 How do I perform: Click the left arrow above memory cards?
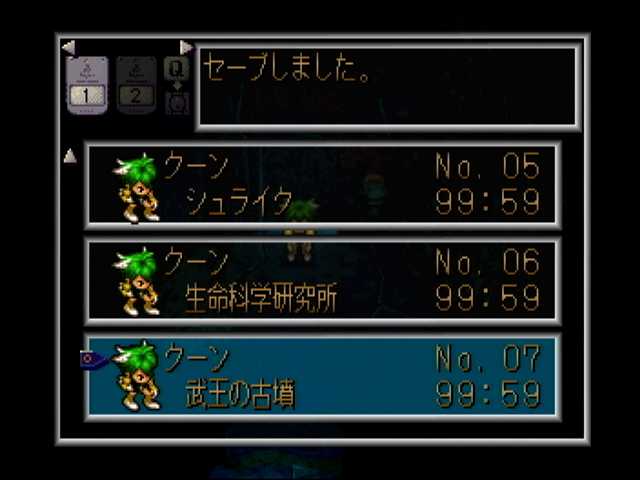(68, 47)
